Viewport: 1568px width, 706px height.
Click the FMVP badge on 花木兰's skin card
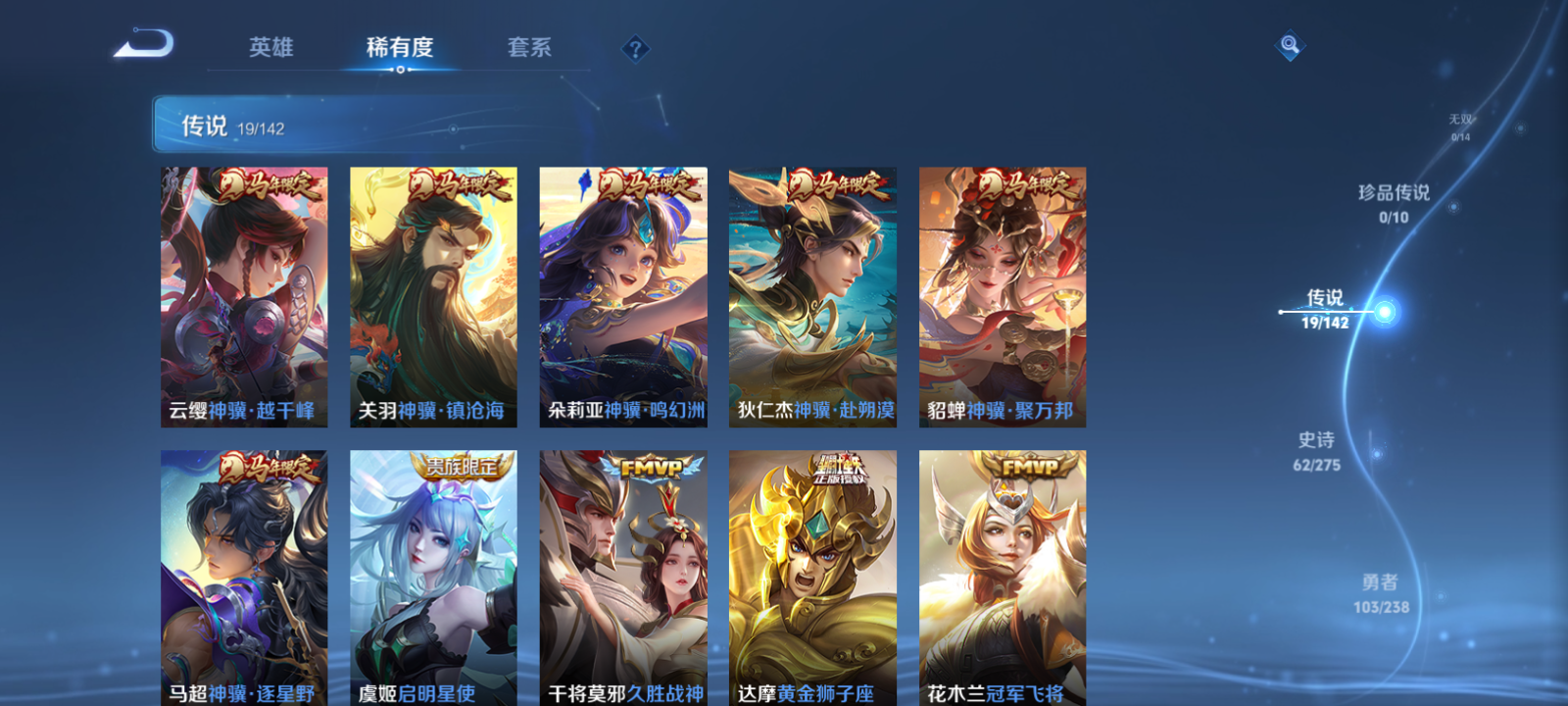click(1029, 465)
